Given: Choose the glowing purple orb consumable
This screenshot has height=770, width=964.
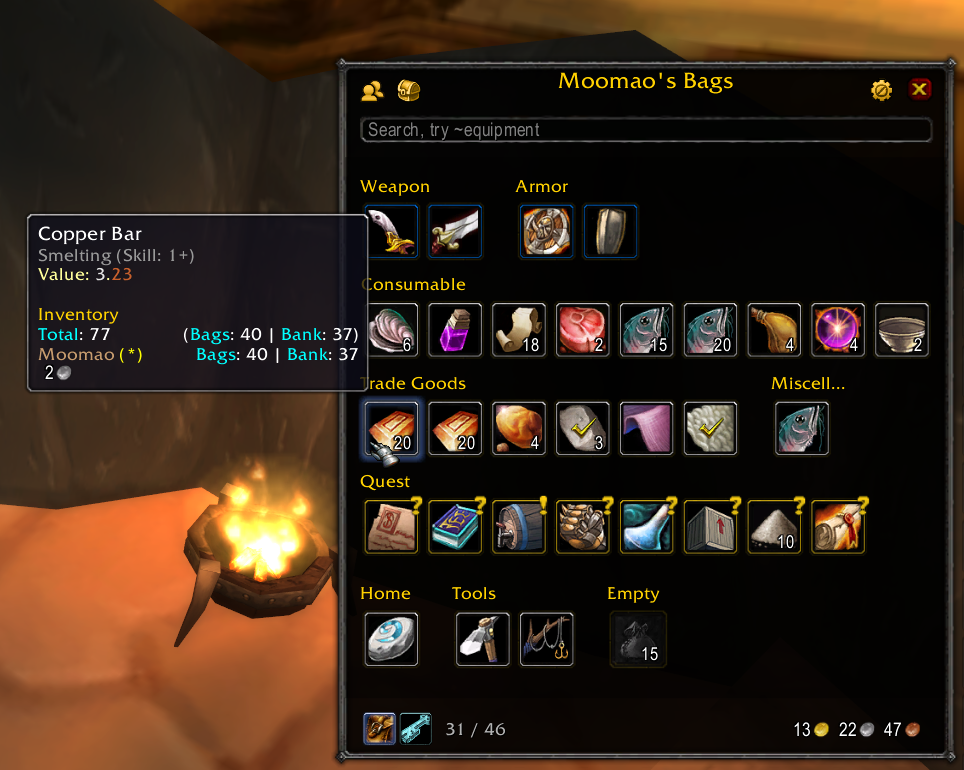Looking at the screenshot, I should pyautogui.click(x=838, y=330).
